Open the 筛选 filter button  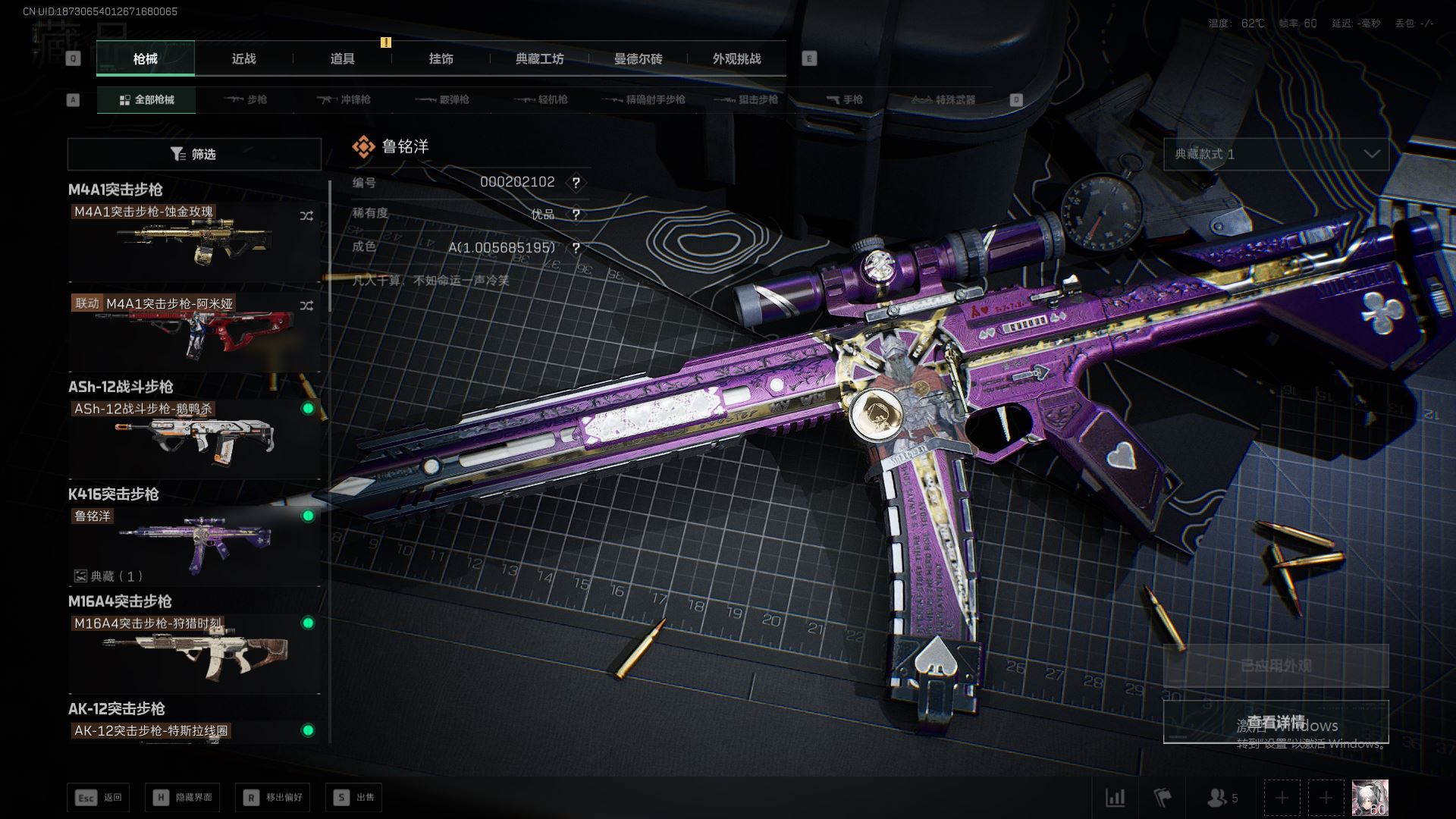194,154
